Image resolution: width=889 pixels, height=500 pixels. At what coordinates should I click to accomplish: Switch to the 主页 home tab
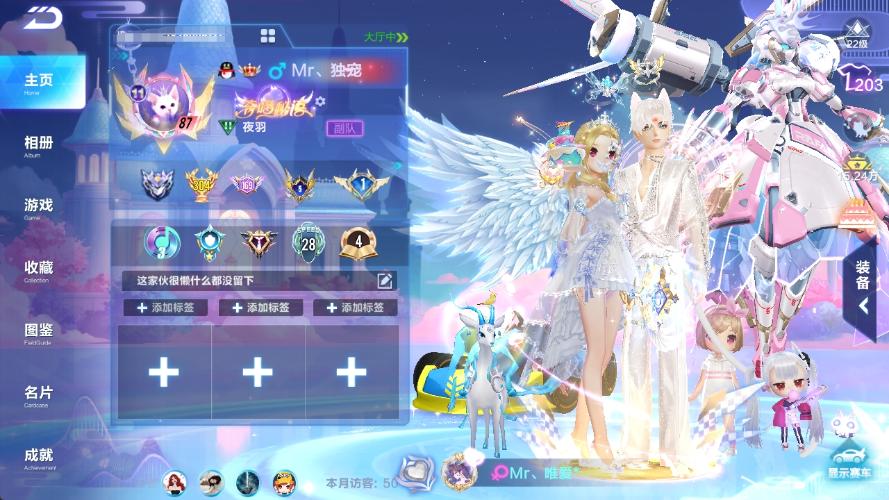pos(40,82)
